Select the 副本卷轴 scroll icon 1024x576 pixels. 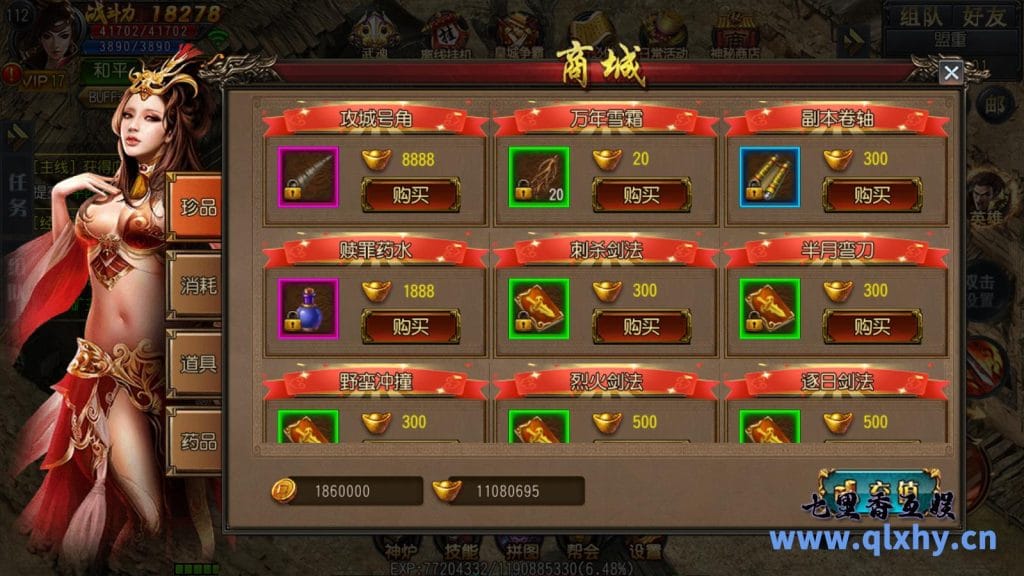point(770,176)
